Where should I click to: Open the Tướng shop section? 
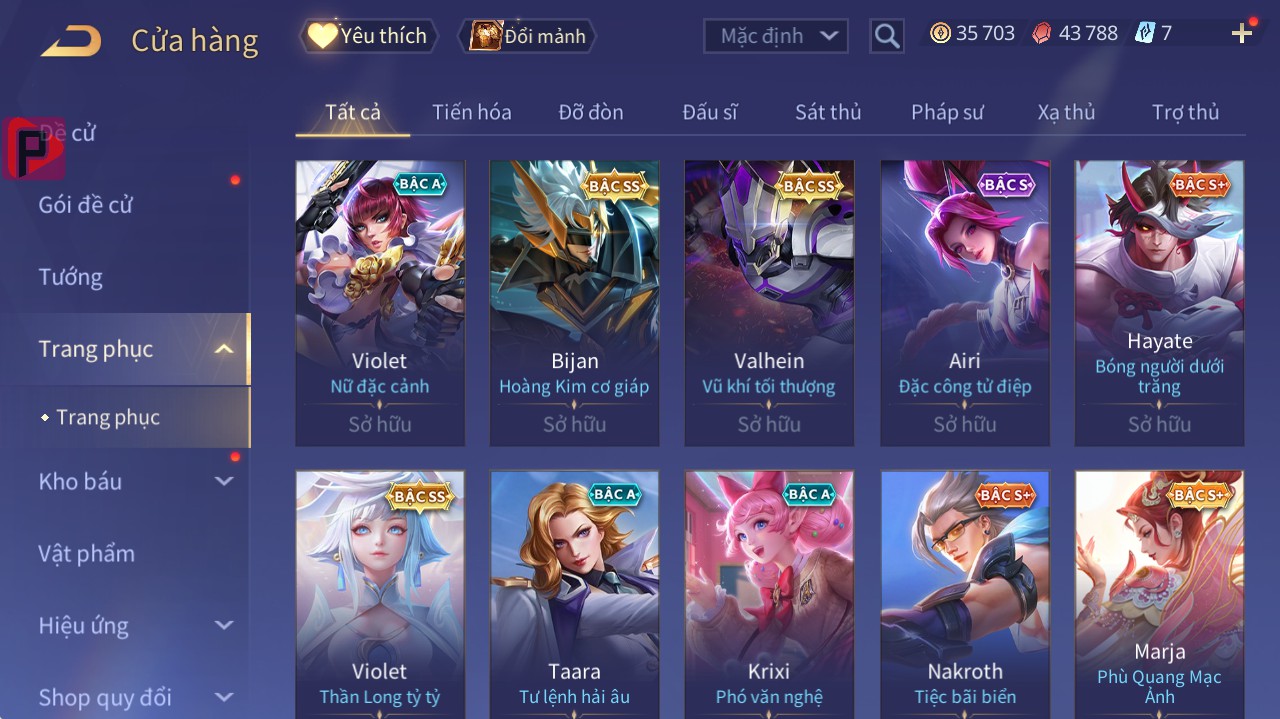click(x=70, y=277)
